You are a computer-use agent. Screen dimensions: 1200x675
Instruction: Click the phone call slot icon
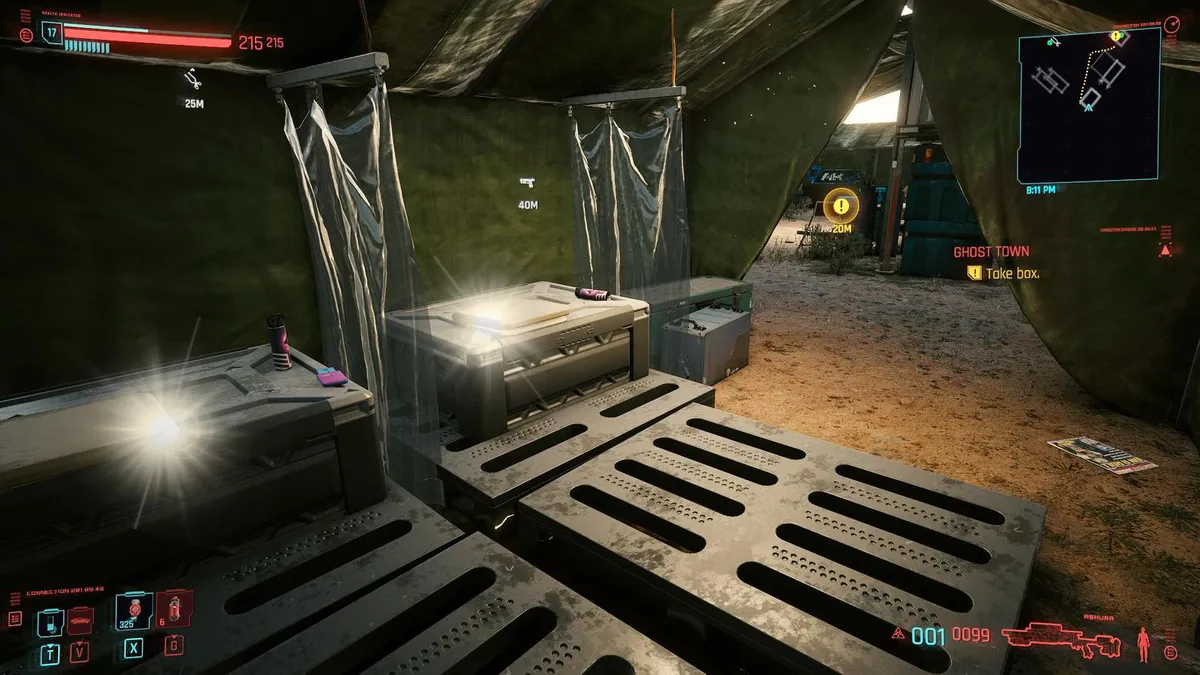50,623
